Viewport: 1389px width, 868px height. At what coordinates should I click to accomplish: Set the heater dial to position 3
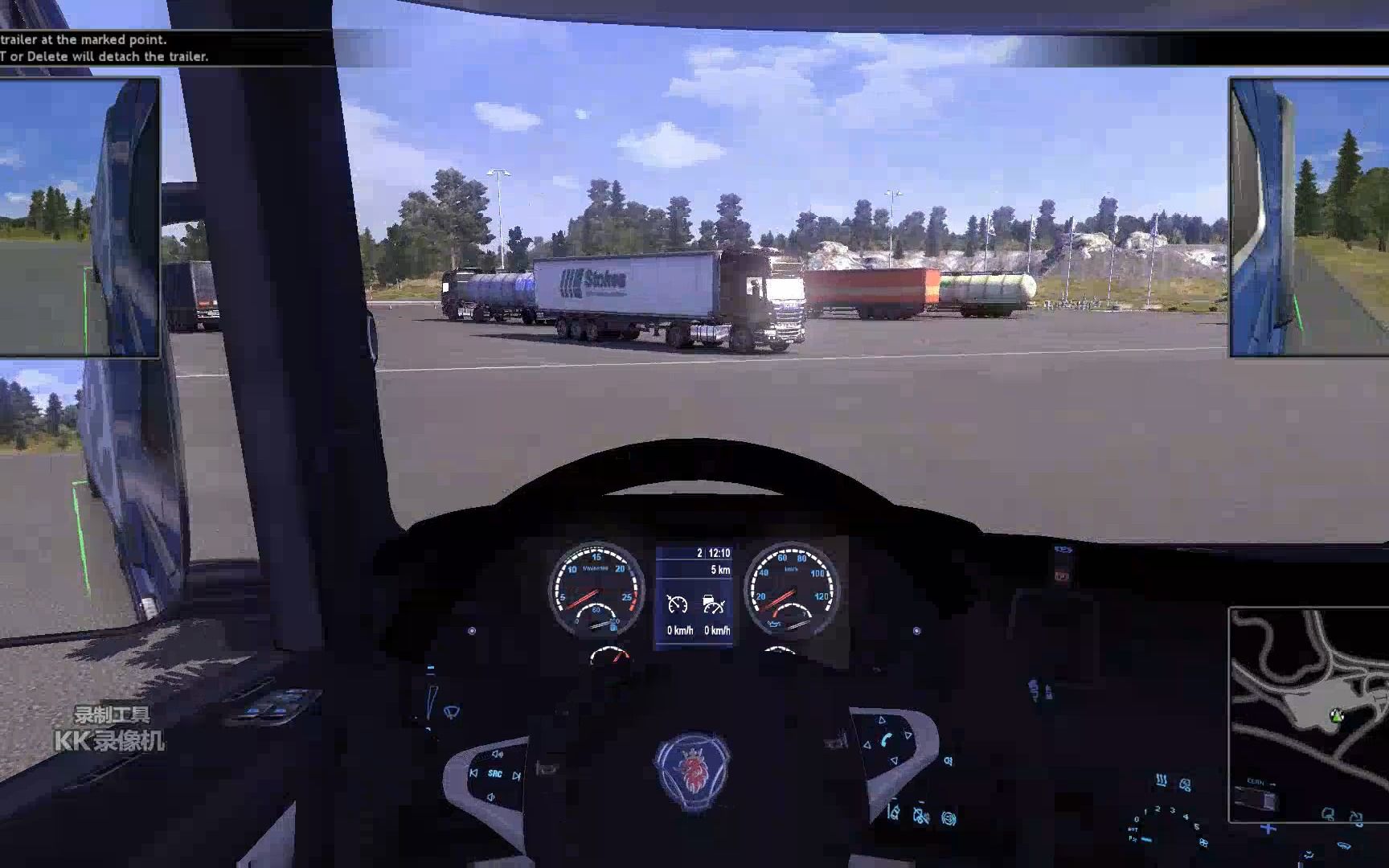coord(1172,810)
